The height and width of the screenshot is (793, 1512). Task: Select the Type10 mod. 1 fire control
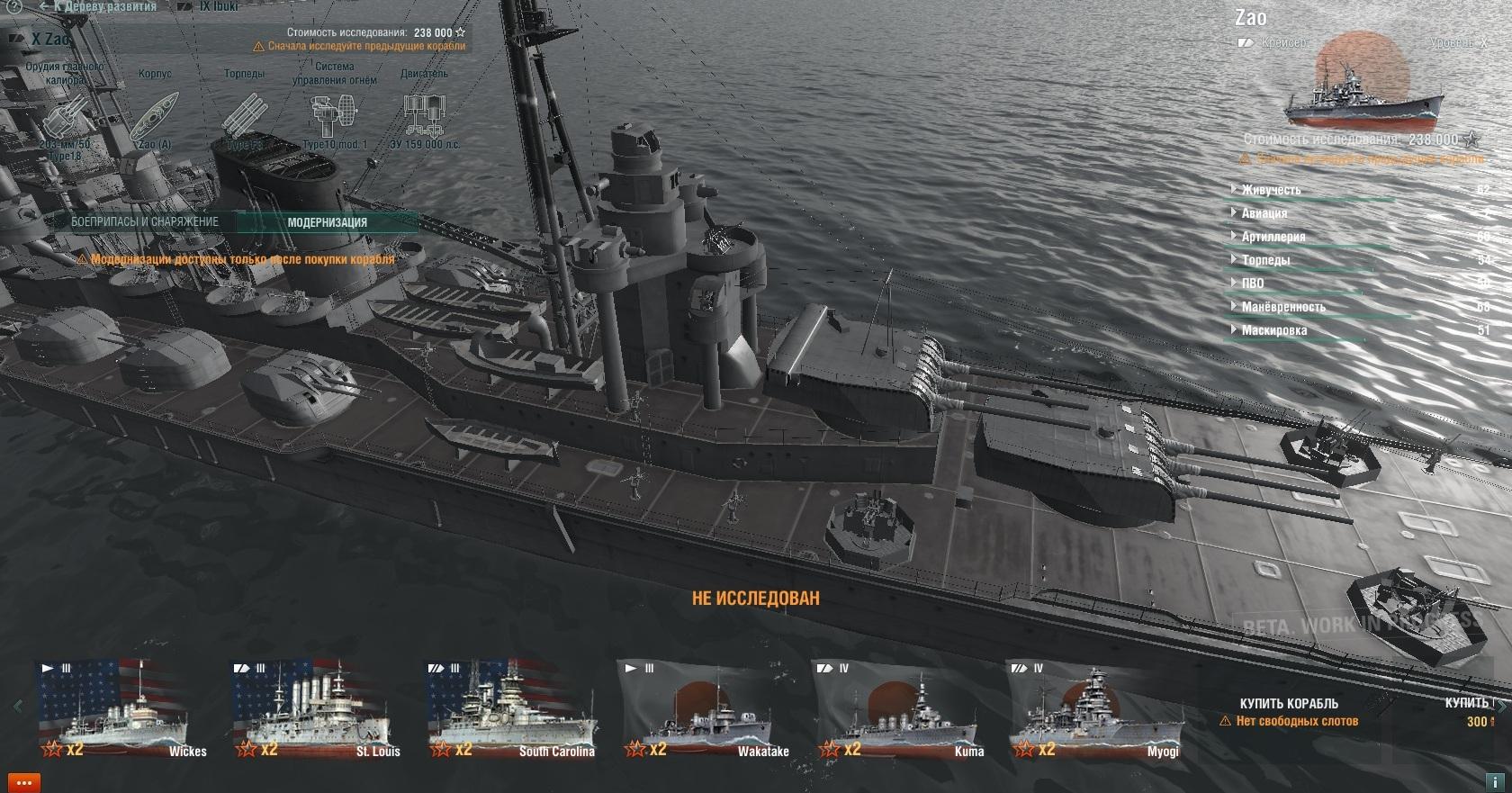pyautogui.click(x=334, y=117)
